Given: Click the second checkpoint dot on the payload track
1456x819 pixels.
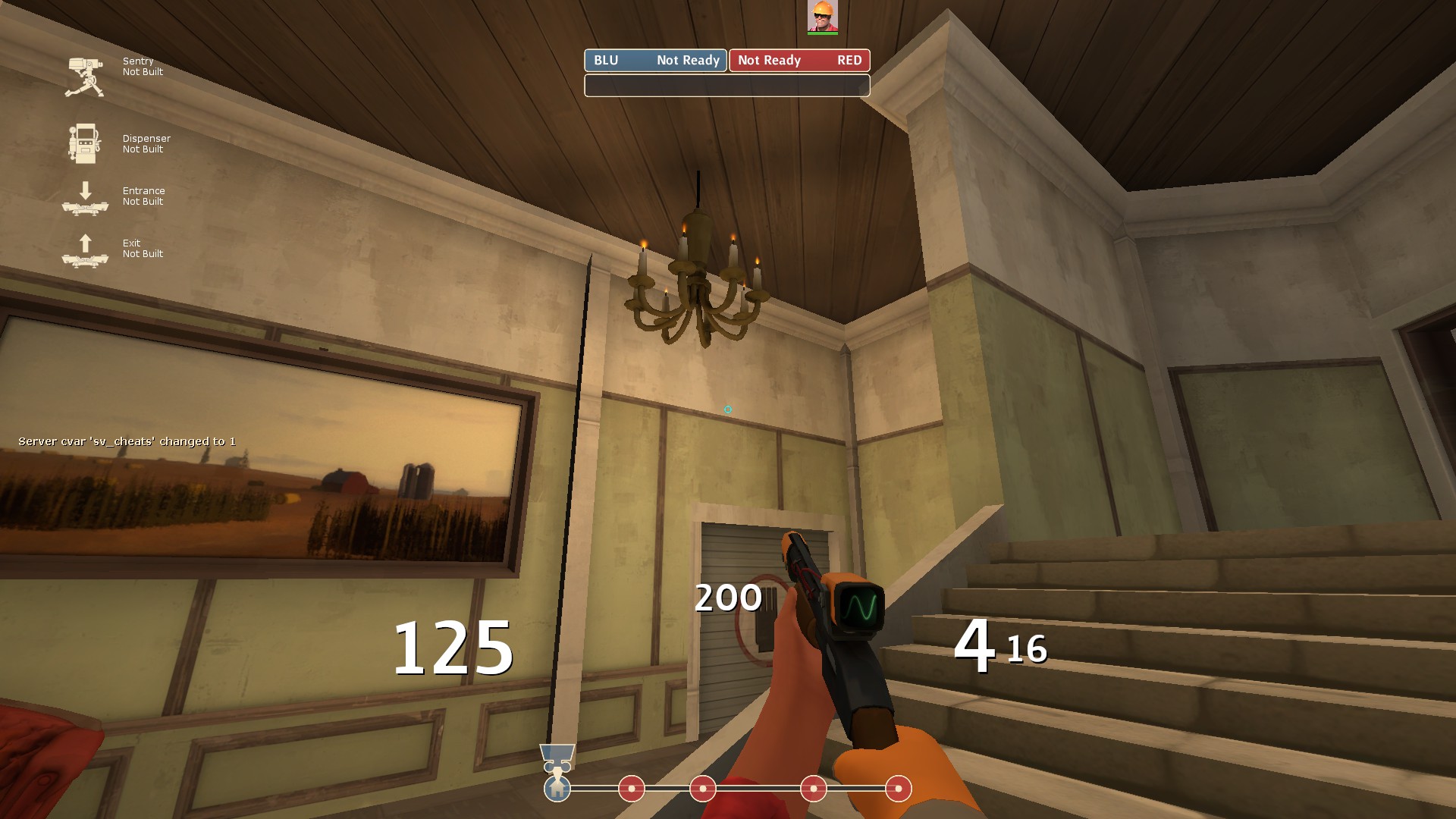Looking at the screenshot, I should tap(701, 789).
